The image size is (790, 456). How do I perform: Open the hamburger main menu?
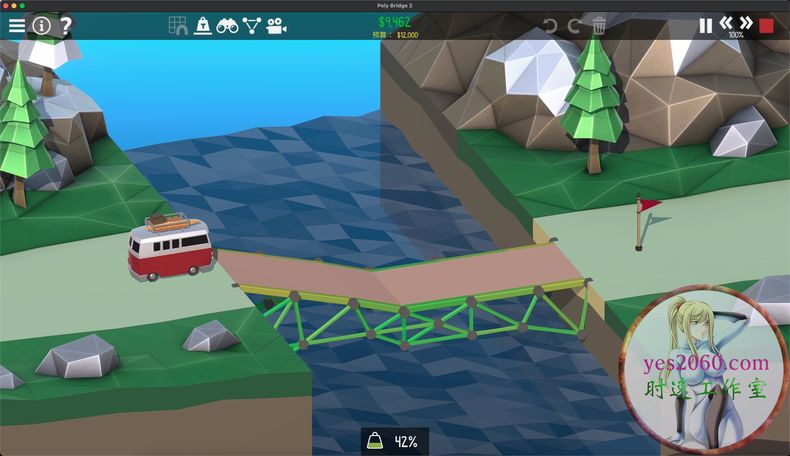[x=17, y=25]
